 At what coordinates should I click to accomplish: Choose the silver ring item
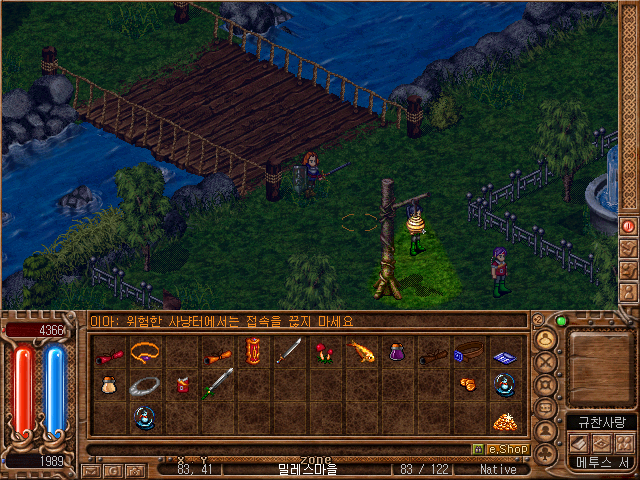[x=145, y=385]
